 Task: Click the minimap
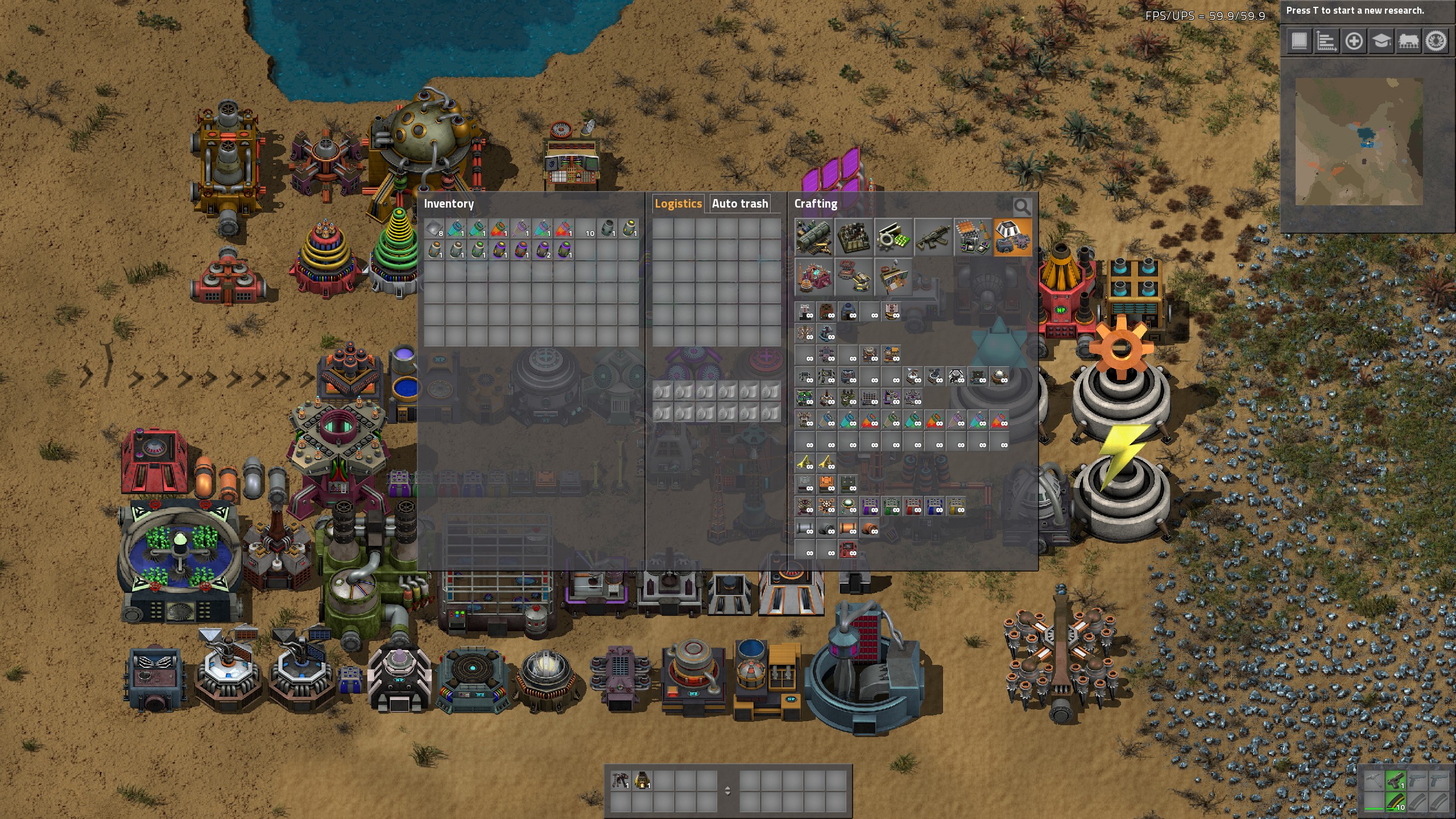(1358, 141)
